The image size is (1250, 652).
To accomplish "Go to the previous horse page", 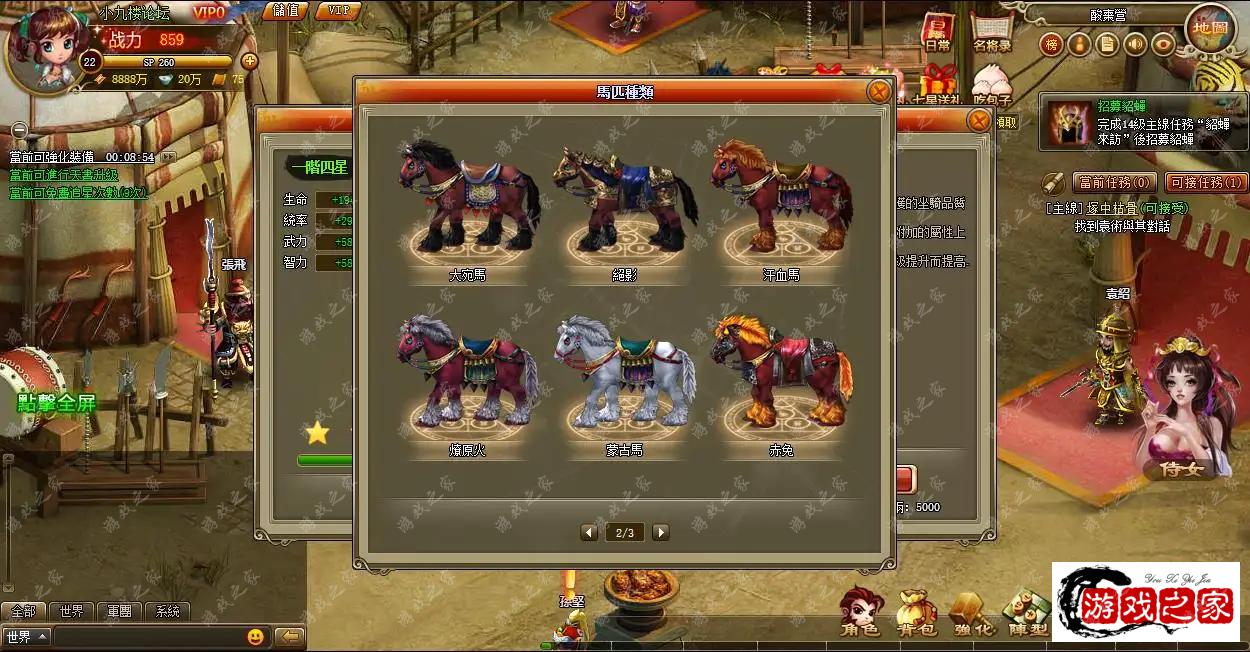I will pyautogui.click(x=589, y=532).
